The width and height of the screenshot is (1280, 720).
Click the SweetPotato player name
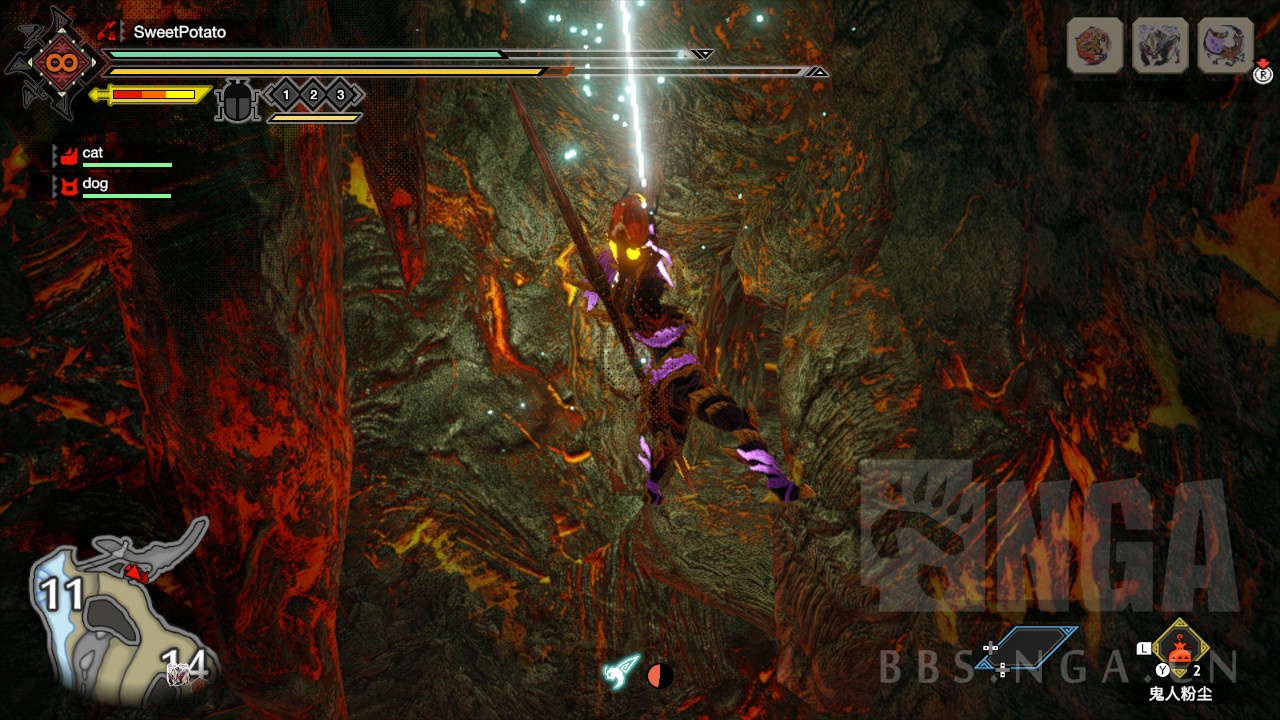[180, 32]
